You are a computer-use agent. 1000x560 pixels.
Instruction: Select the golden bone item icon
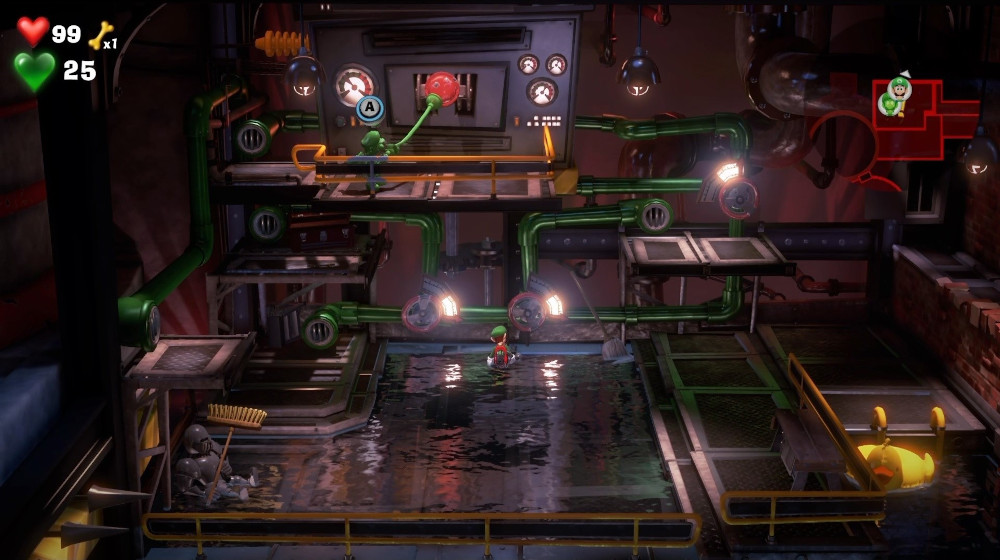pyautogui.click(x=100, y=36)
